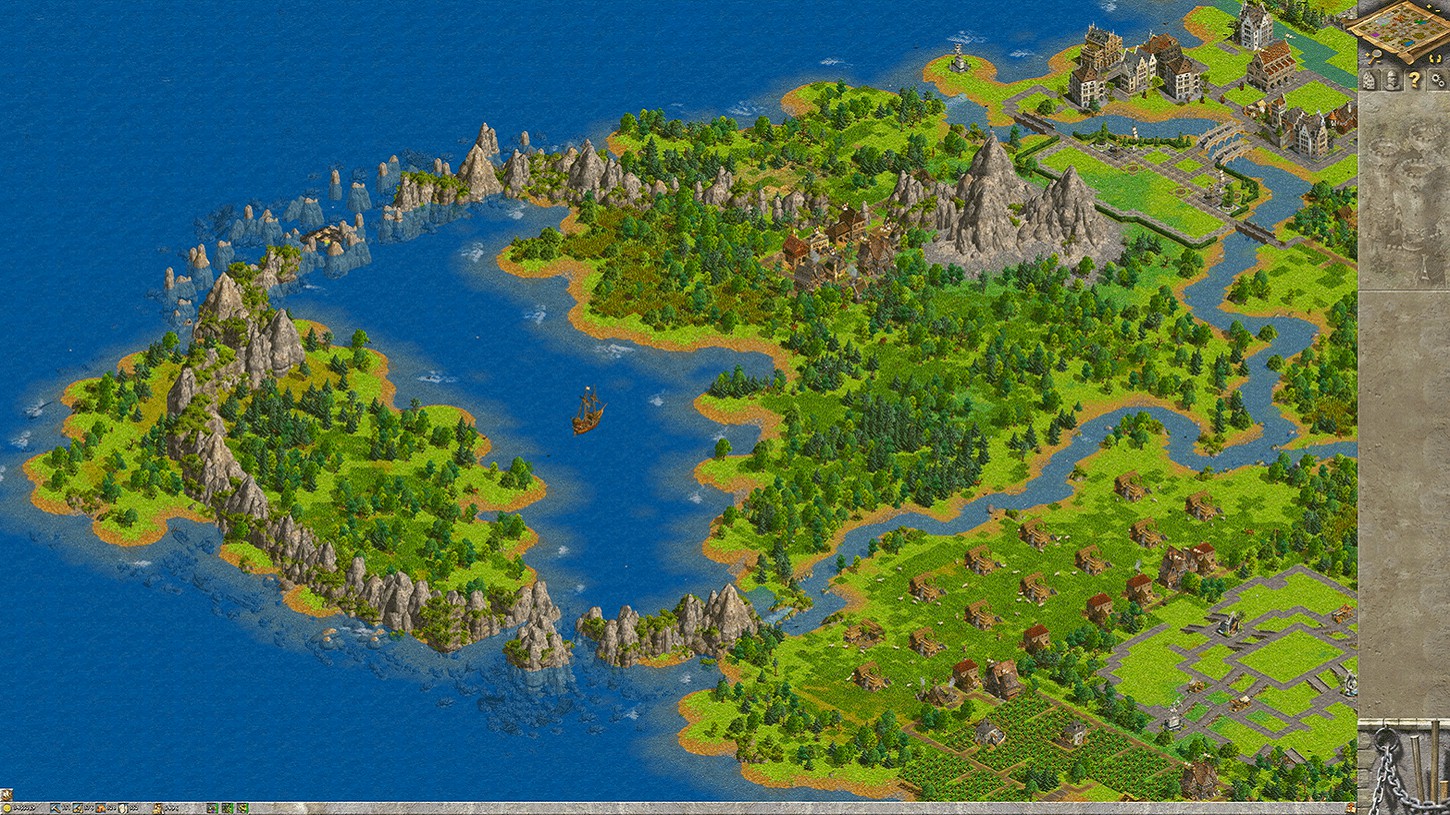Image resolution: width=1450 pixels, height=815 pixels.
Task: Rotate the view with the curved arrows
Action: [x=1436, y=57]
